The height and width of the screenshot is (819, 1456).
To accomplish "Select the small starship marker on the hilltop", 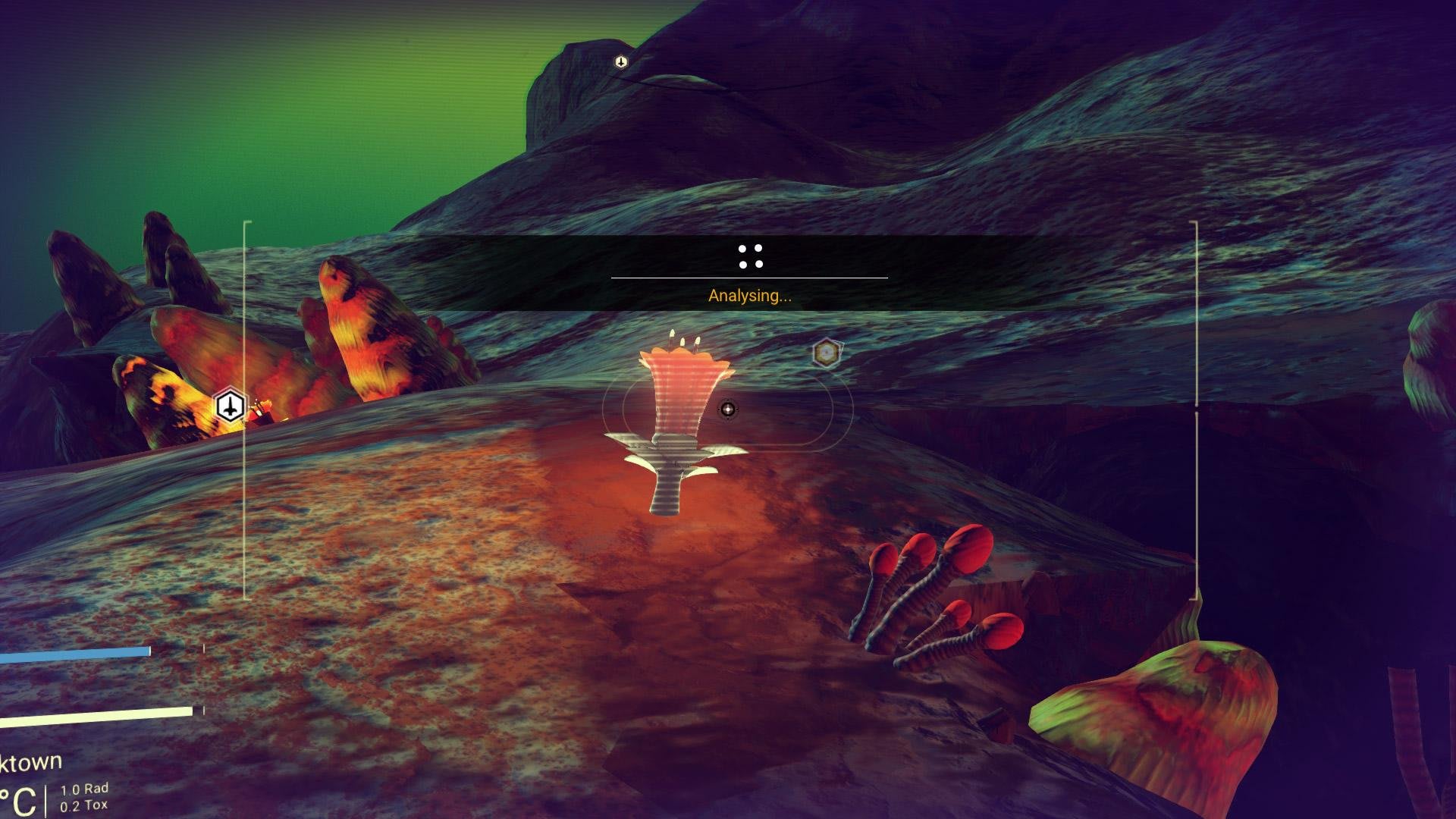I will pyautogui.click(x=621, y=62).
